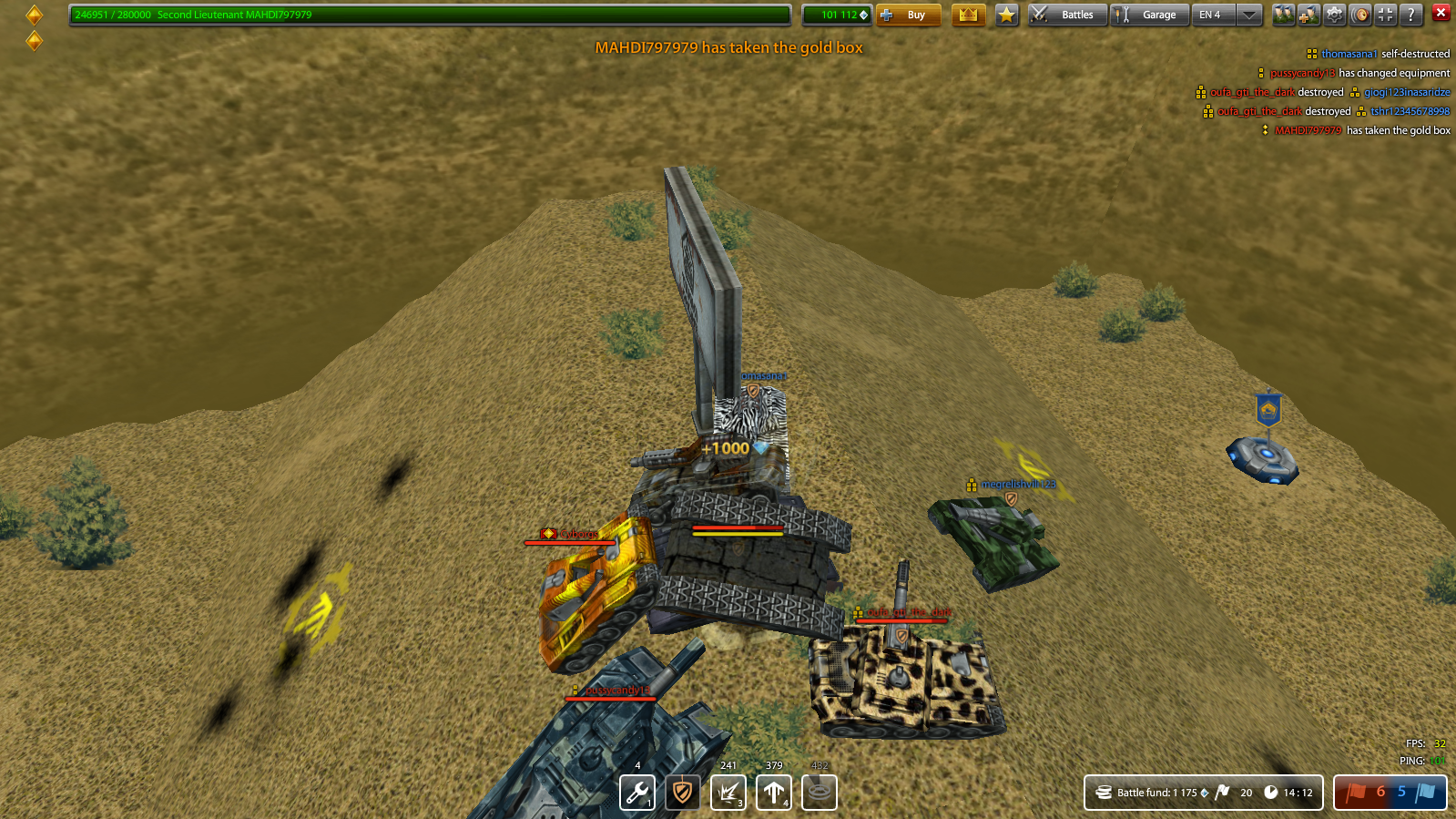Viewport: 1456px width, 819px height.
Task: Open the help panel with question mark
Action: coord(1410,15)
